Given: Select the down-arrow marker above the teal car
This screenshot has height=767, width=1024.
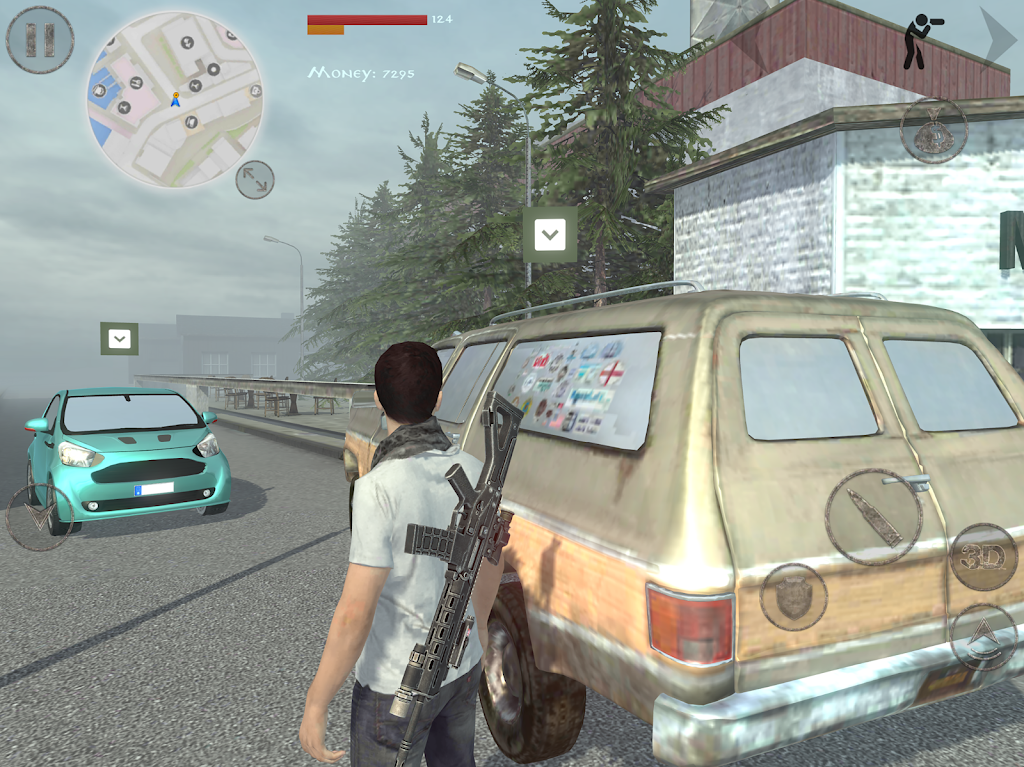Looking at the screenshot, I should (x=119, y=338).
